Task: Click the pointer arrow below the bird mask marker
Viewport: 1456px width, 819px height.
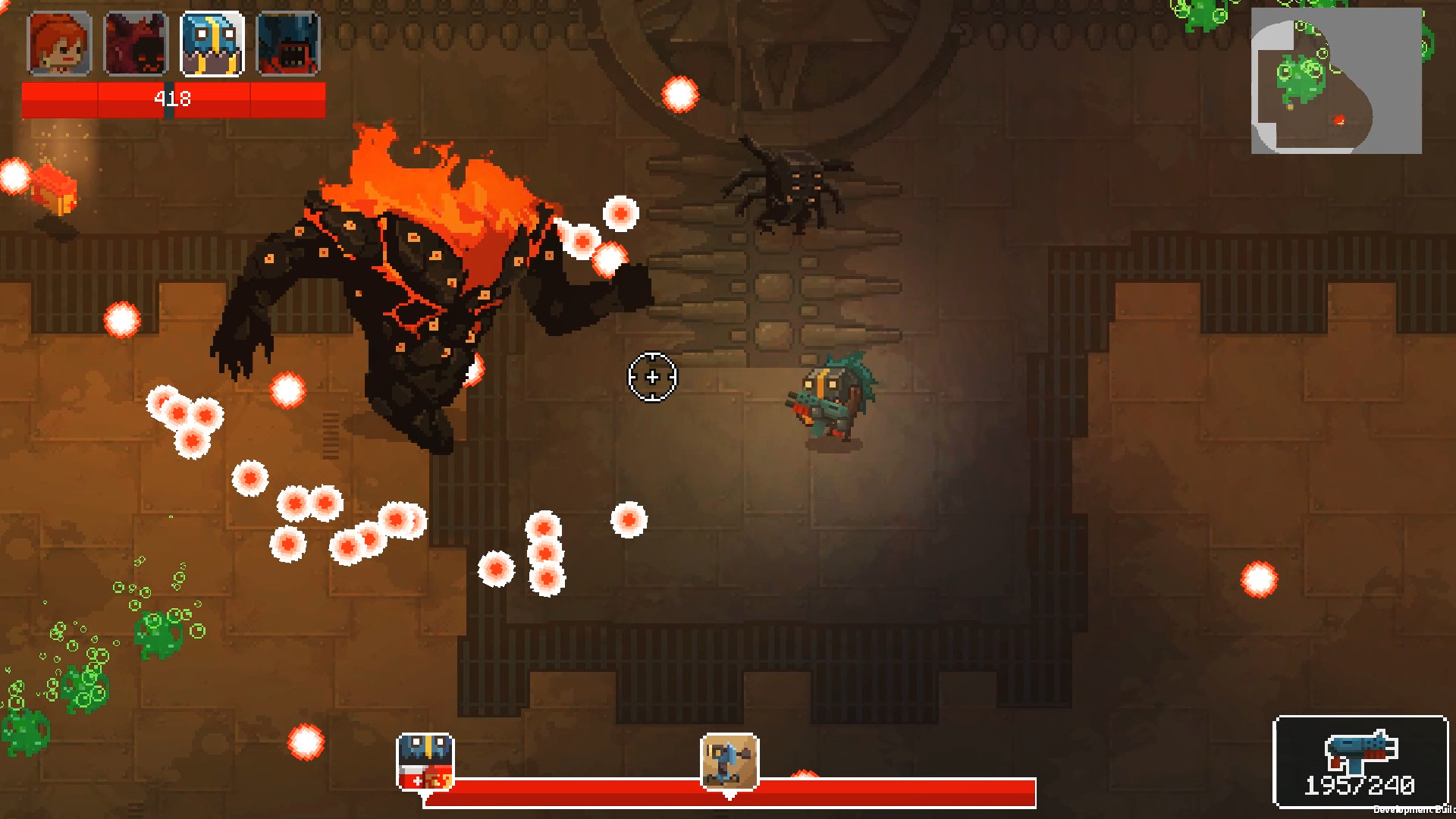Action: [x=426, y=796]
